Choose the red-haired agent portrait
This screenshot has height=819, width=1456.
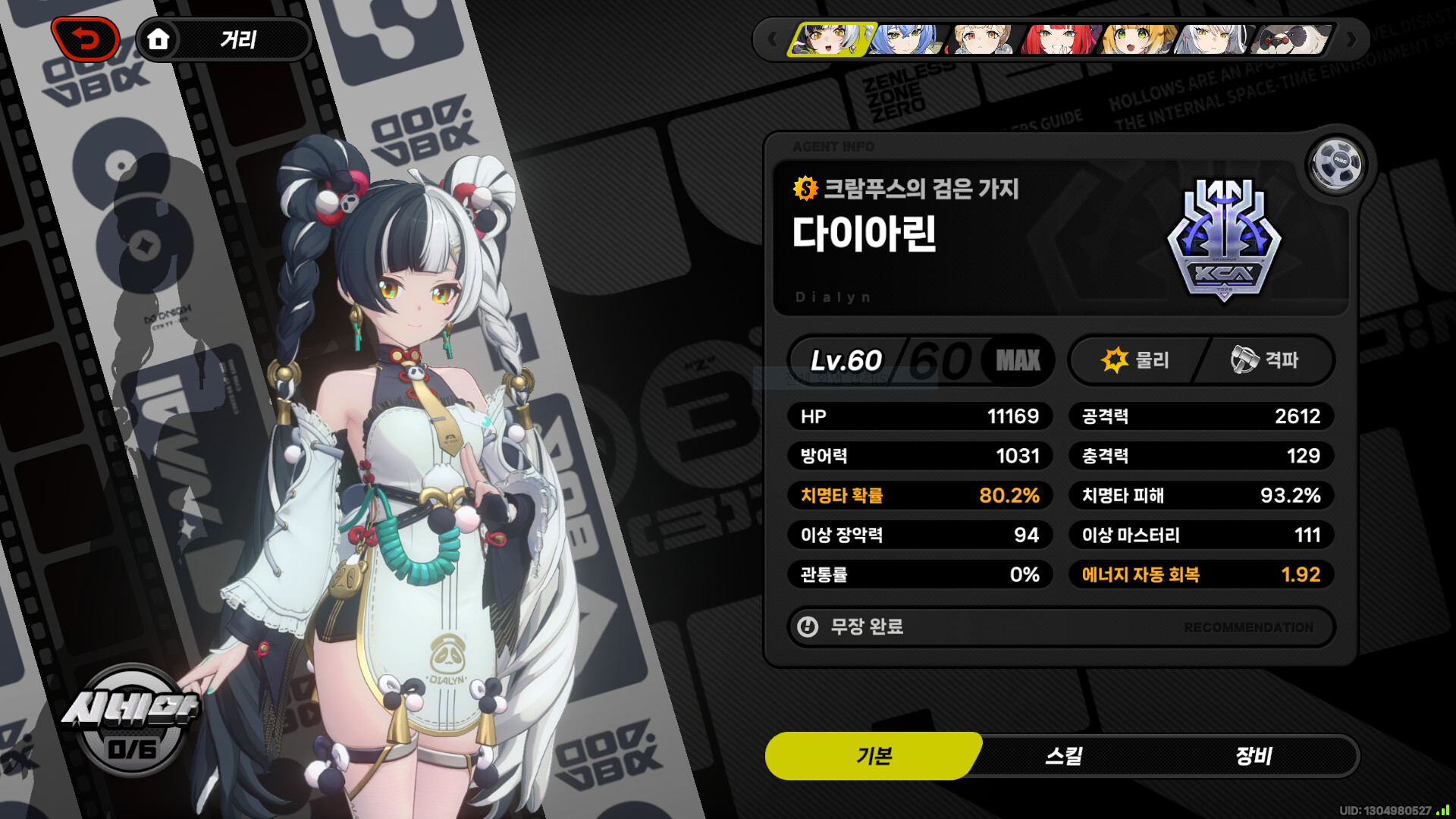point(1059,39)
